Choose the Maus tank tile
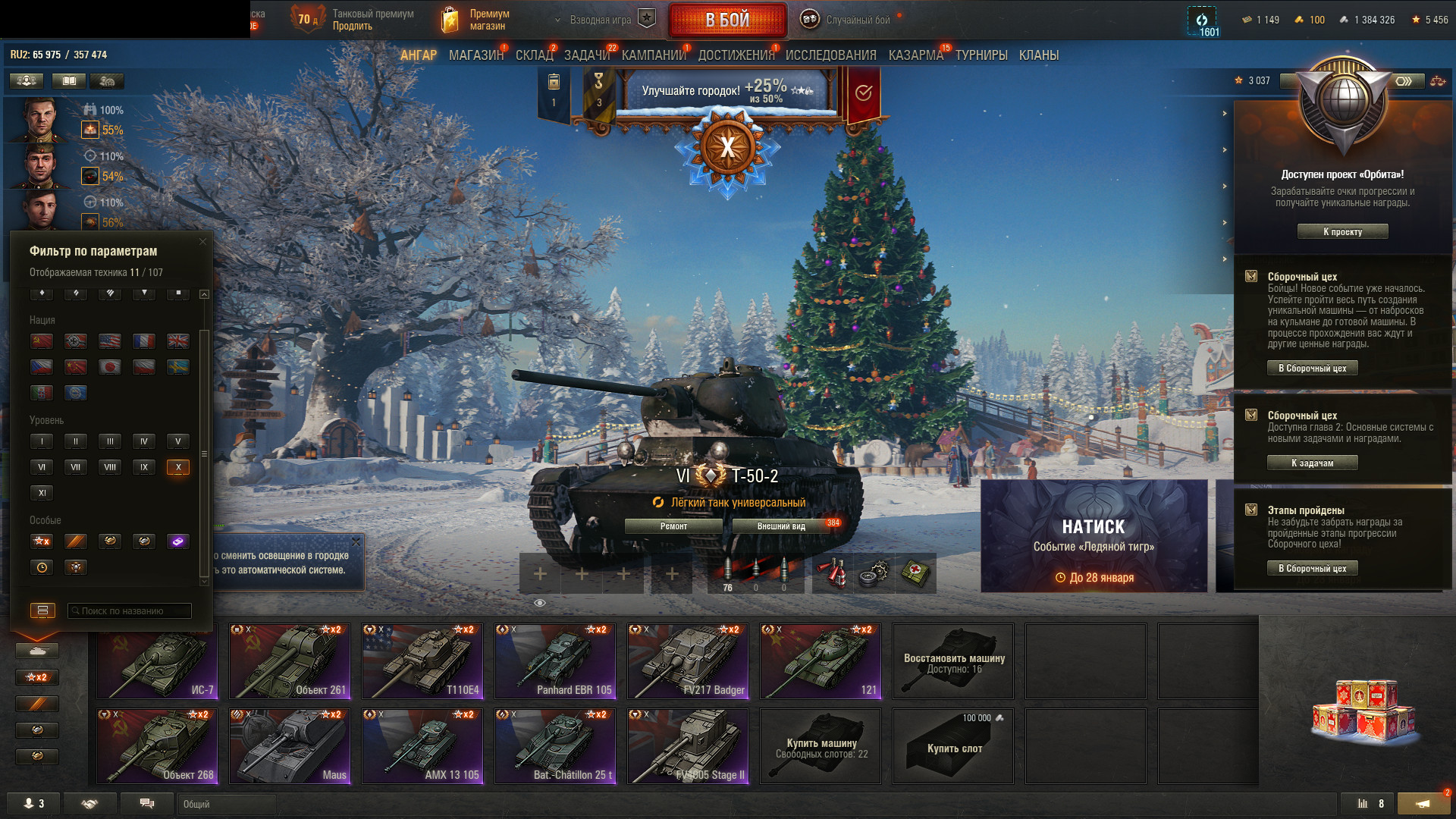Screen dimensions: 1456x819 pyautogui.click(x=290, y=746)
